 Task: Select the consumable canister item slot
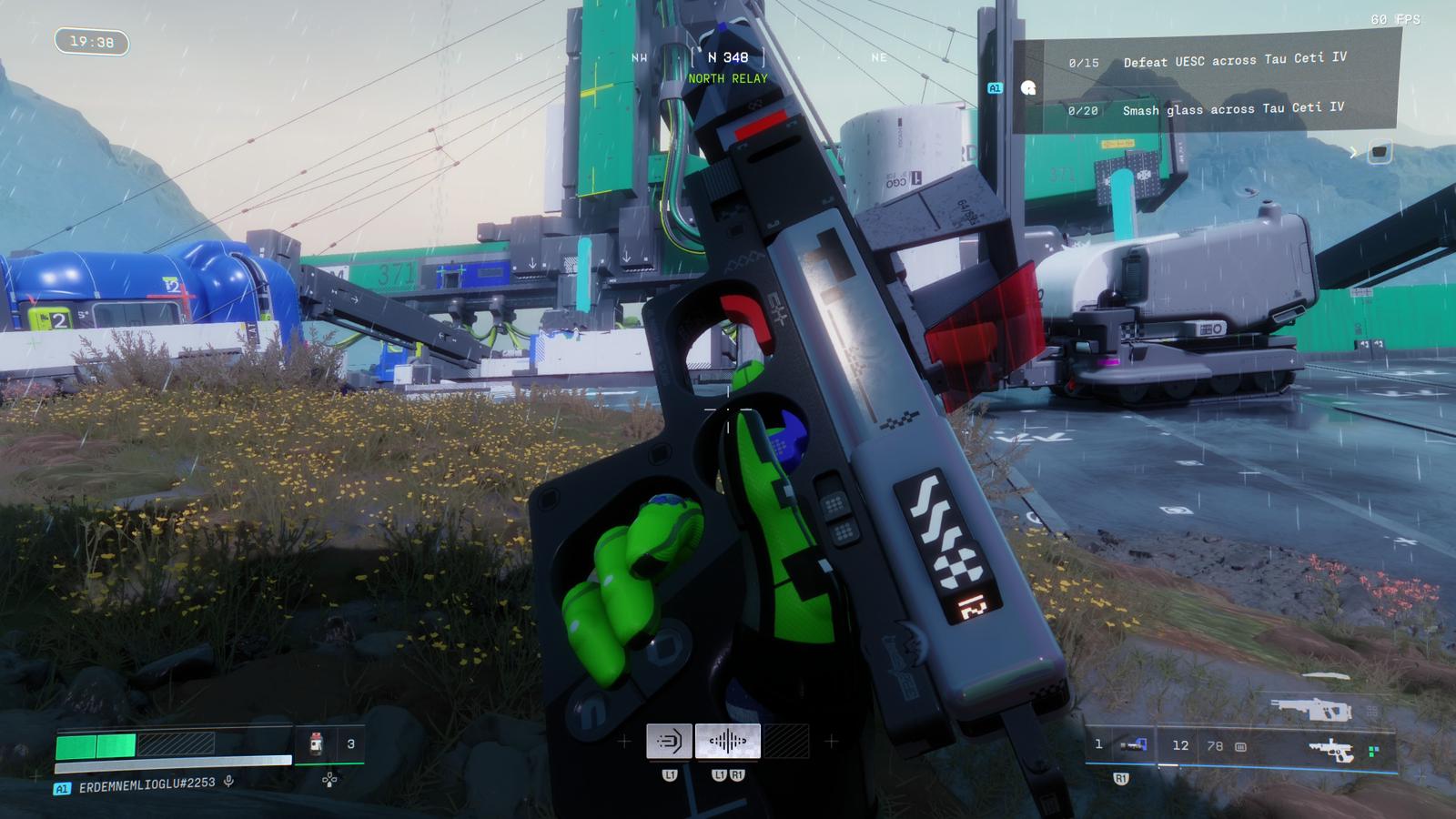click(x=316, y=743)
